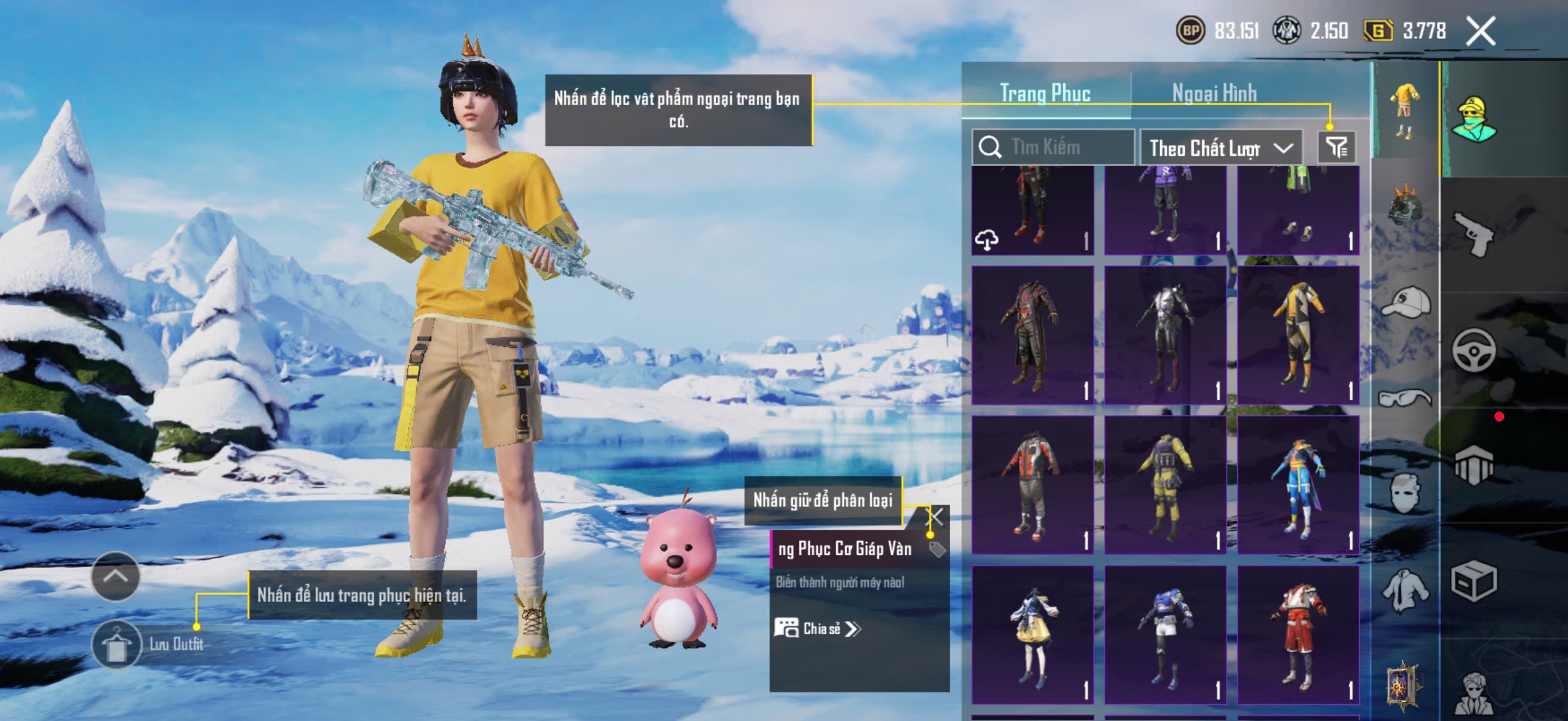Open the steering wheel vehicle section
The width and height of the screenshot is (1568, 721).
pyautogui.click(x=1473, y=350)
